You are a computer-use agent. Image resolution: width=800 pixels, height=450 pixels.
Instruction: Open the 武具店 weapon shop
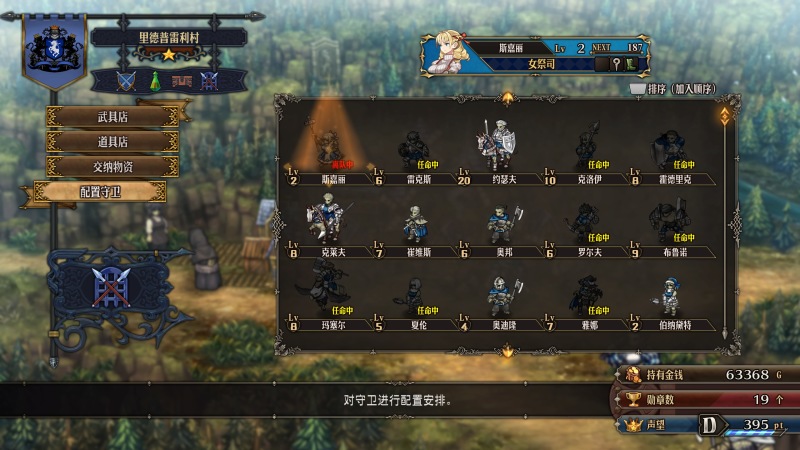[x=112, y=116]
